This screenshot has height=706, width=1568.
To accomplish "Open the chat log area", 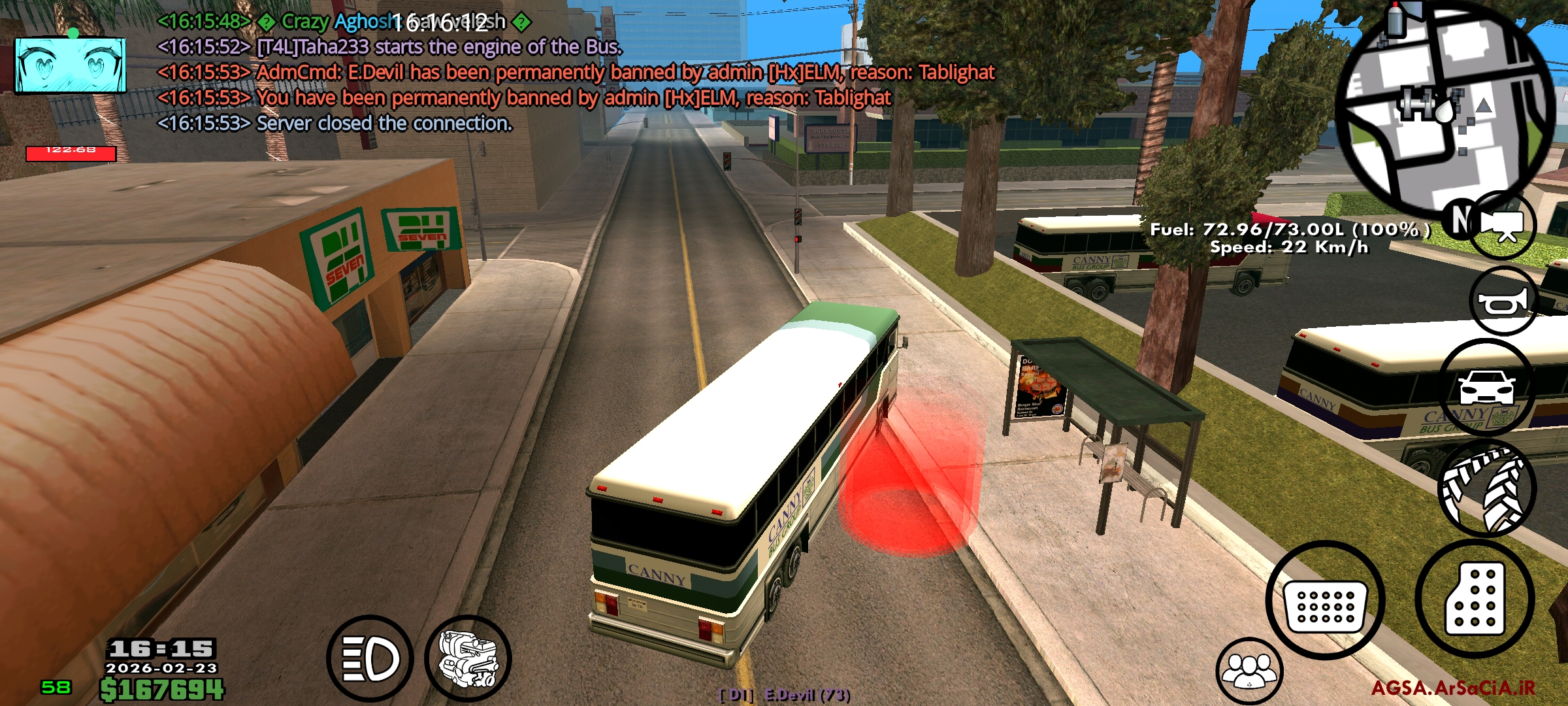I will pyautogui.click(x=575, y=72).
